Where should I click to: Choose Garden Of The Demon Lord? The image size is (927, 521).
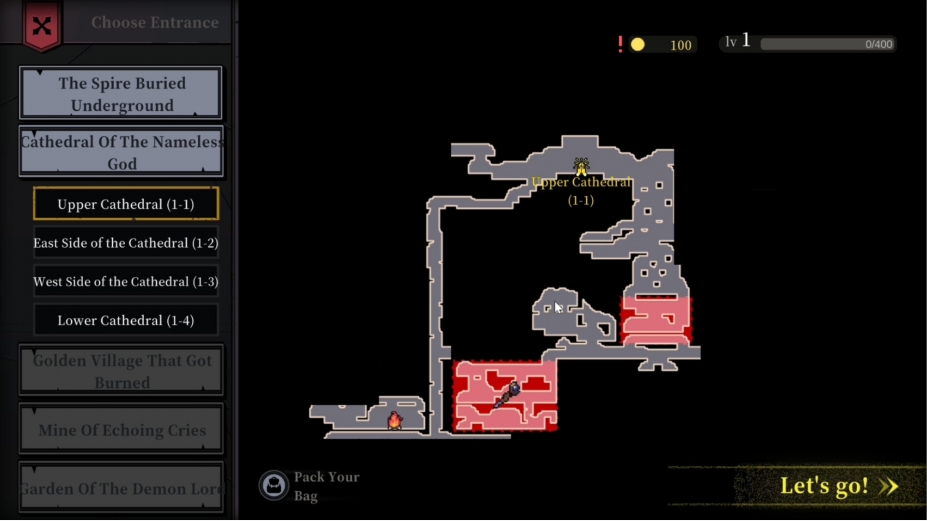pyautogui.click(x=121, y=489)
